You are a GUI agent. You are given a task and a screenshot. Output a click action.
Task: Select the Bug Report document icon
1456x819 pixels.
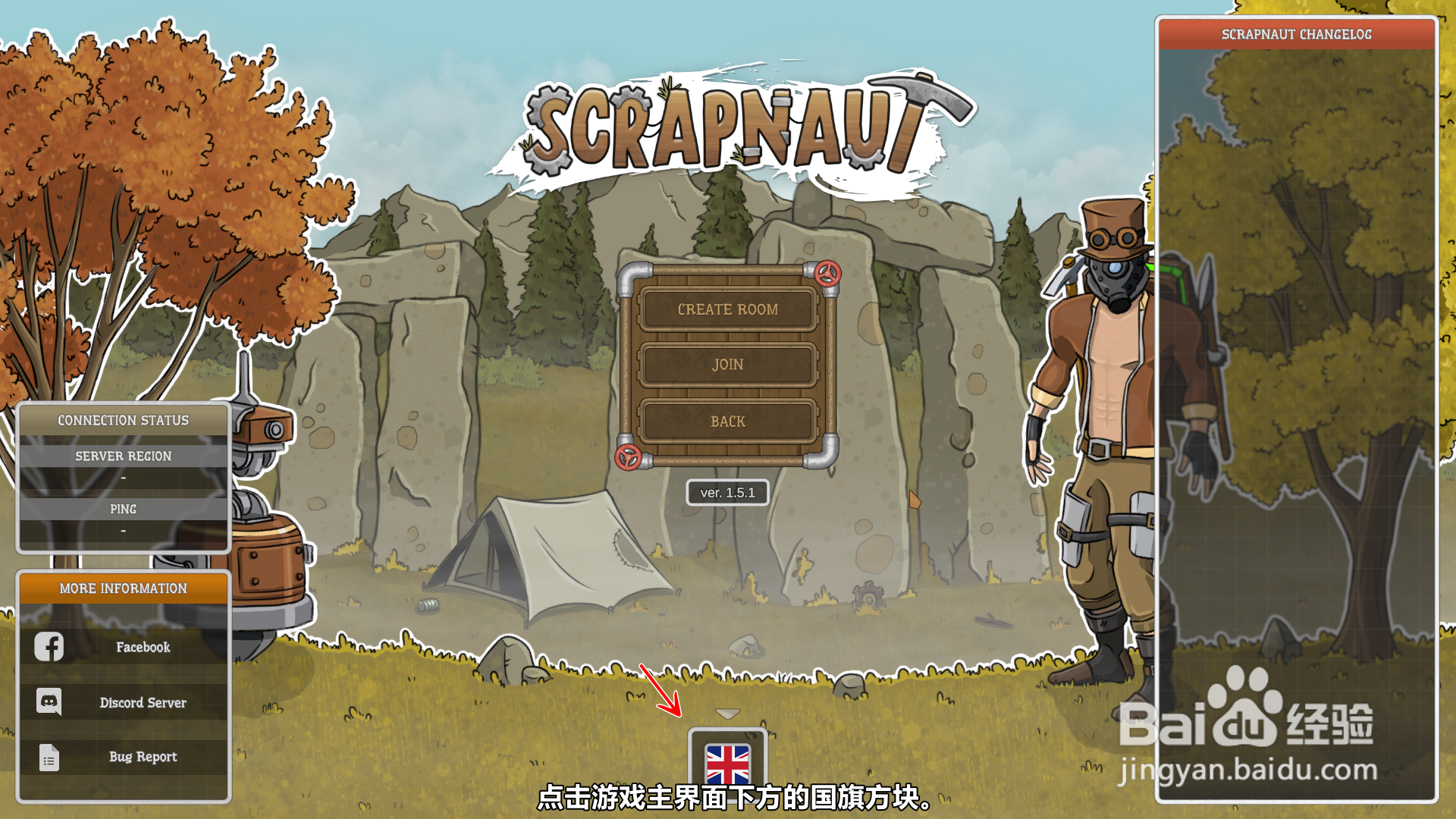(49, 757)
